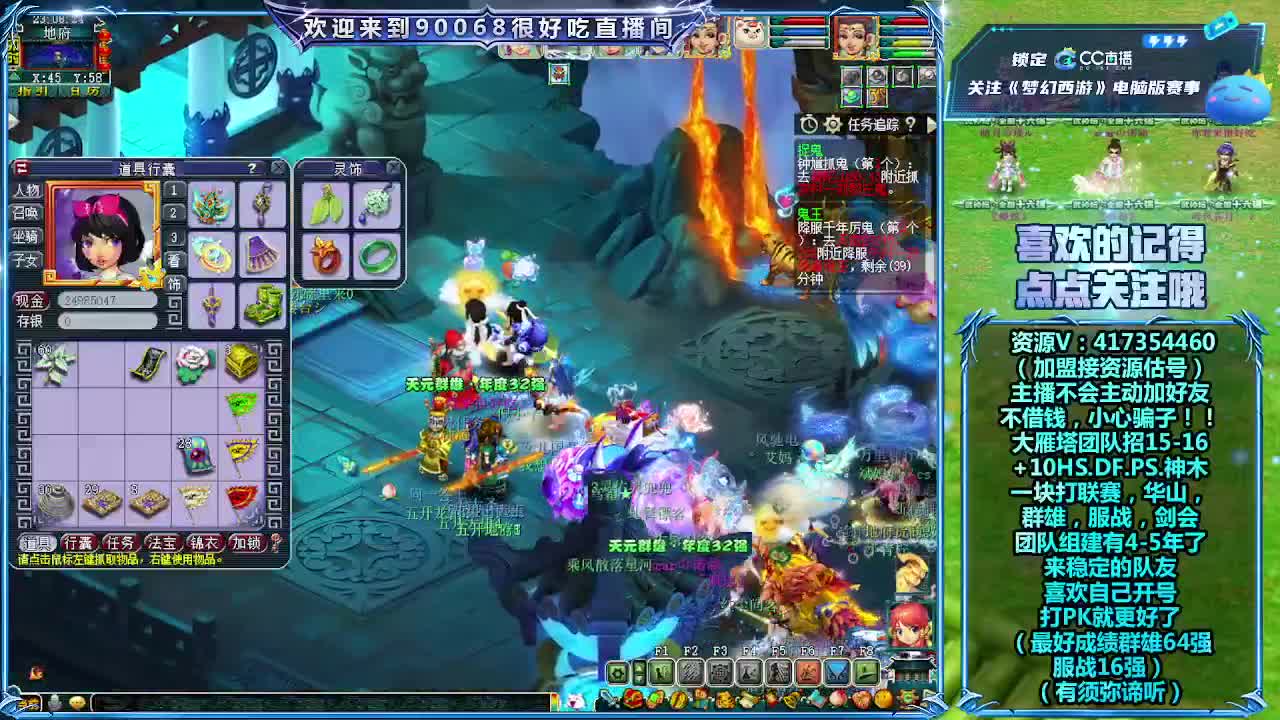Toggle the 饰 accessory view button
The image size is (1280, 720).
click(x=174, y=281)
